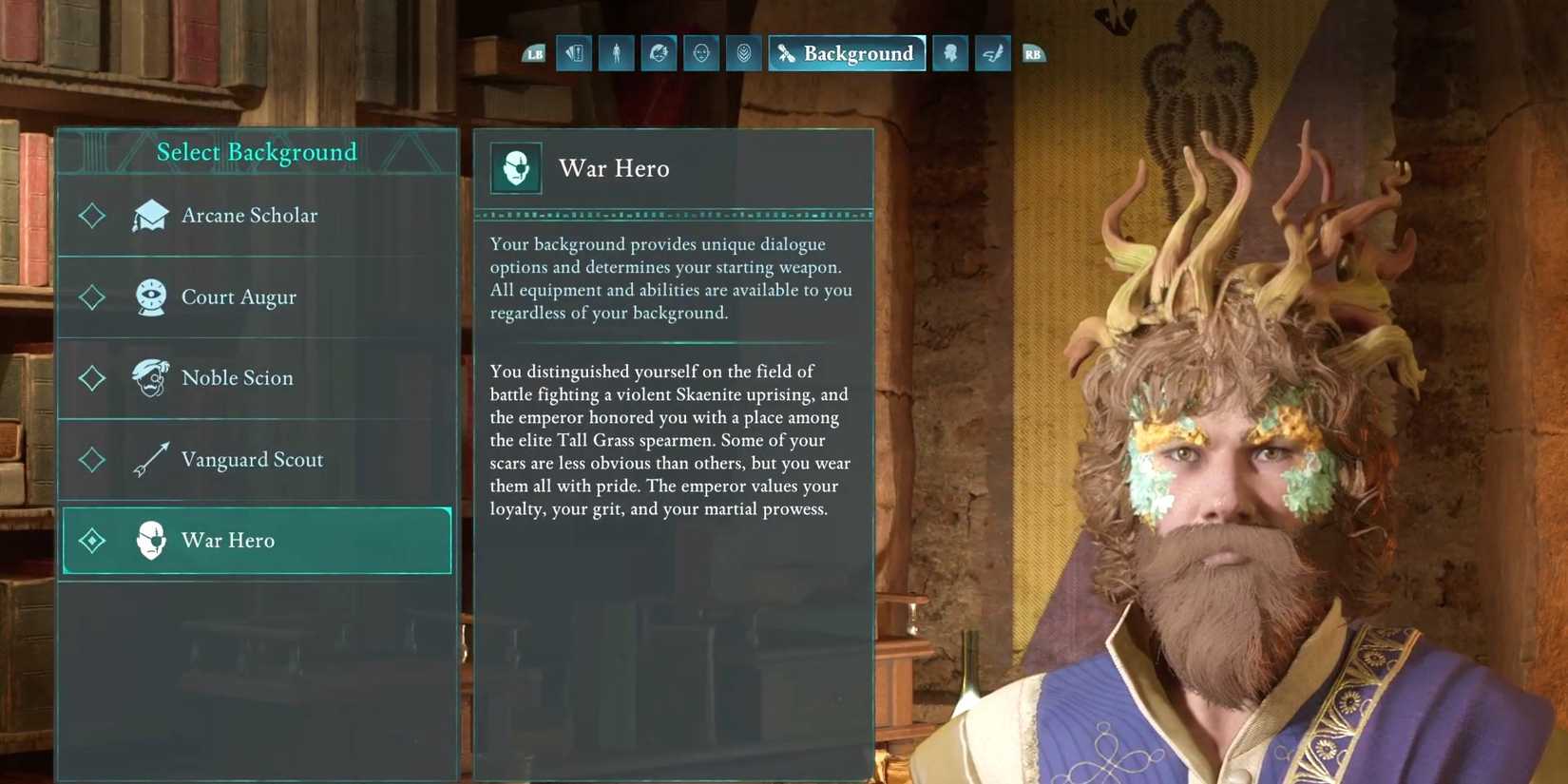Open the full-body figure tab
1568x784 pixels.
[616, 54]
